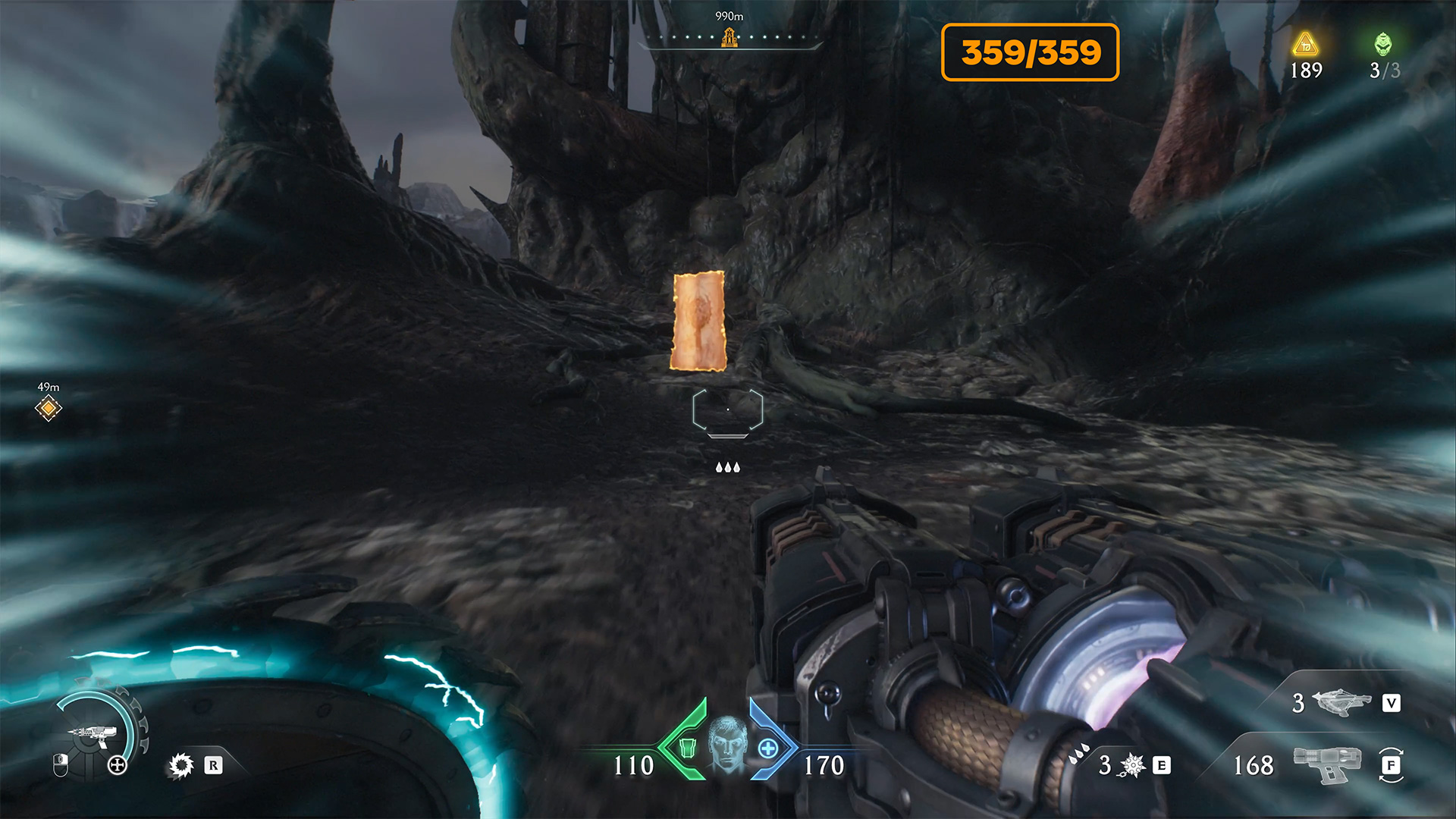
Task: Select the equipped gun icon
Action: coord(1327,764)
